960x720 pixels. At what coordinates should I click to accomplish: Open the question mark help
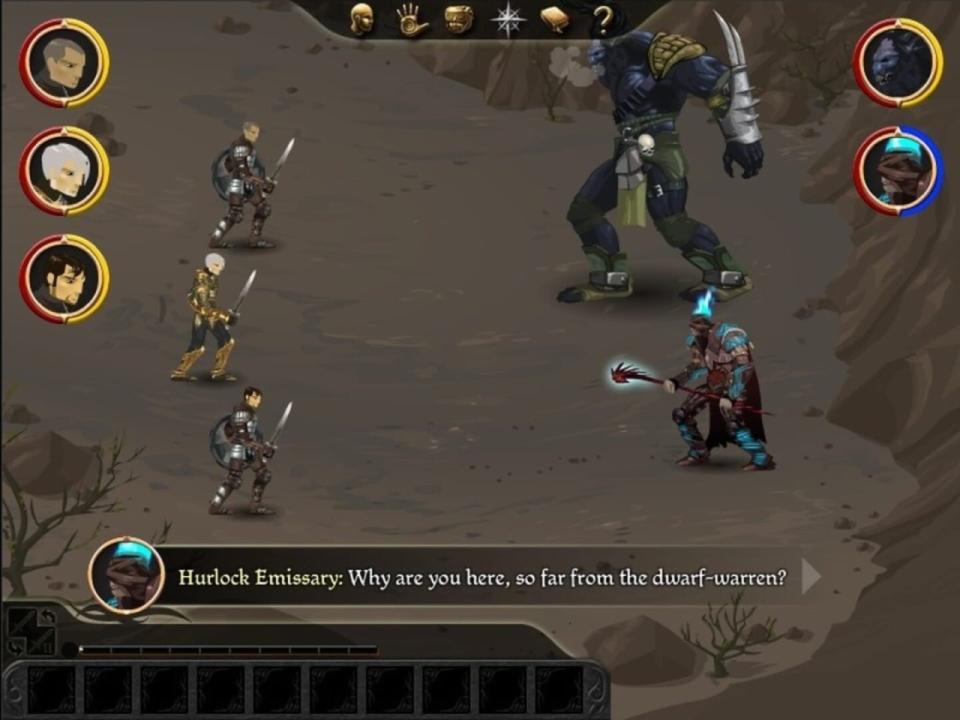pos(602,20)
